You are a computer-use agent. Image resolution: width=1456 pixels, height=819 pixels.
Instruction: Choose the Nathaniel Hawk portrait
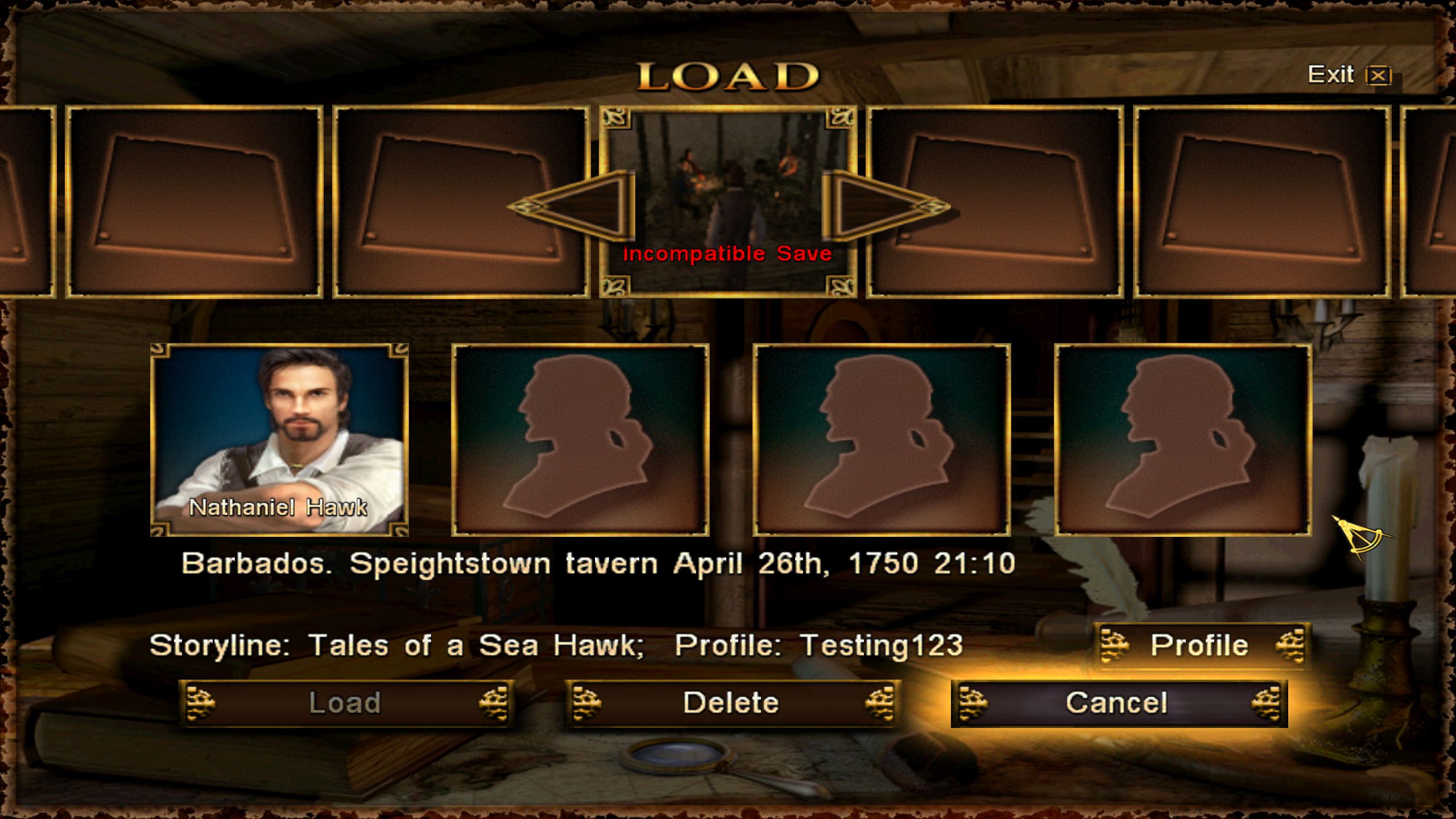click(279, 439)
